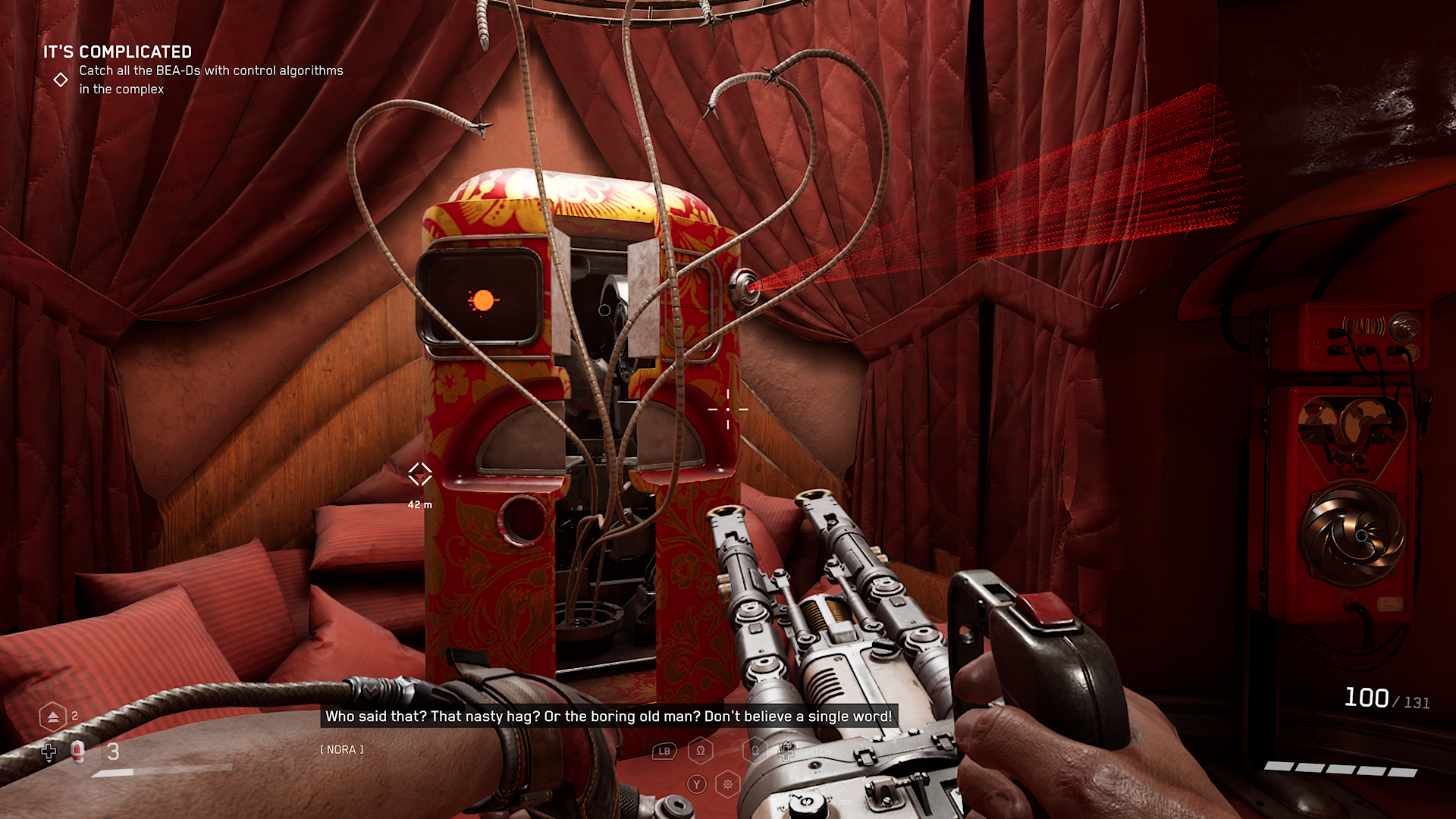Click the crosshair at screen center
This screenshot has height=819, width=1456.
(x=728, y=409)
